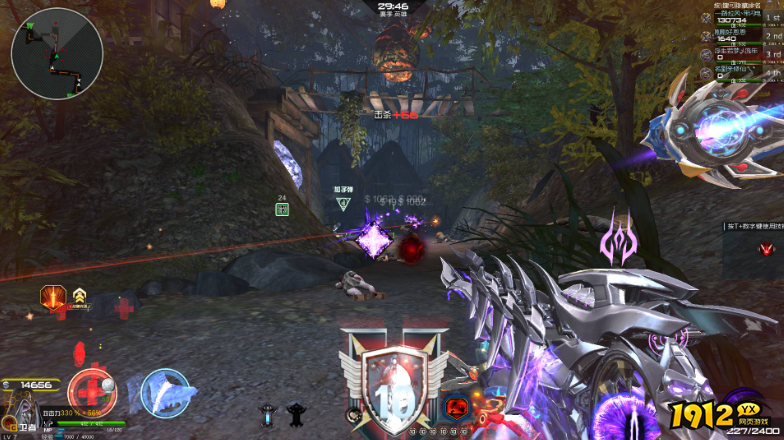Viewport: 784px width, 440px height.
Task: Use the red cross healing skill
Action: point(91,392)
